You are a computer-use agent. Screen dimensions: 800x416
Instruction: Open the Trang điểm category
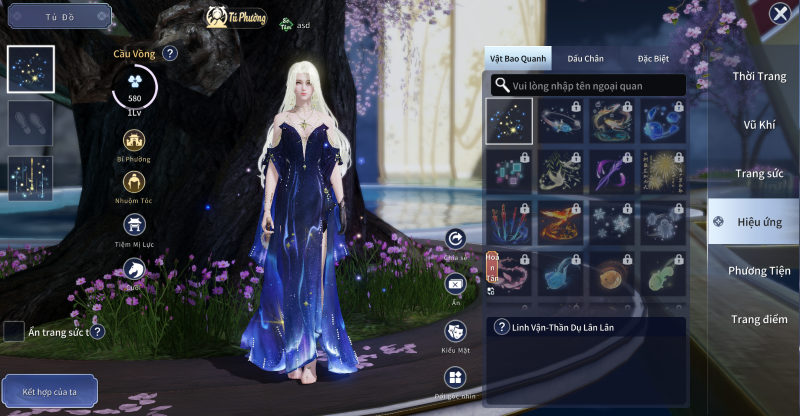[759, 320]
